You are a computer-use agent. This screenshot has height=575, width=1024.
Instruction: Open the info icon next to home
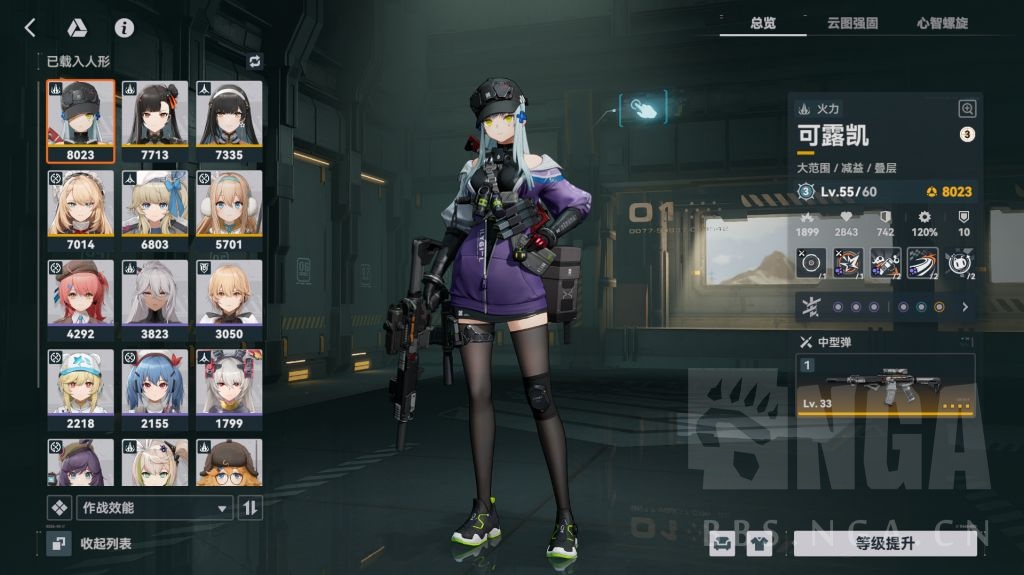point(124,28)
